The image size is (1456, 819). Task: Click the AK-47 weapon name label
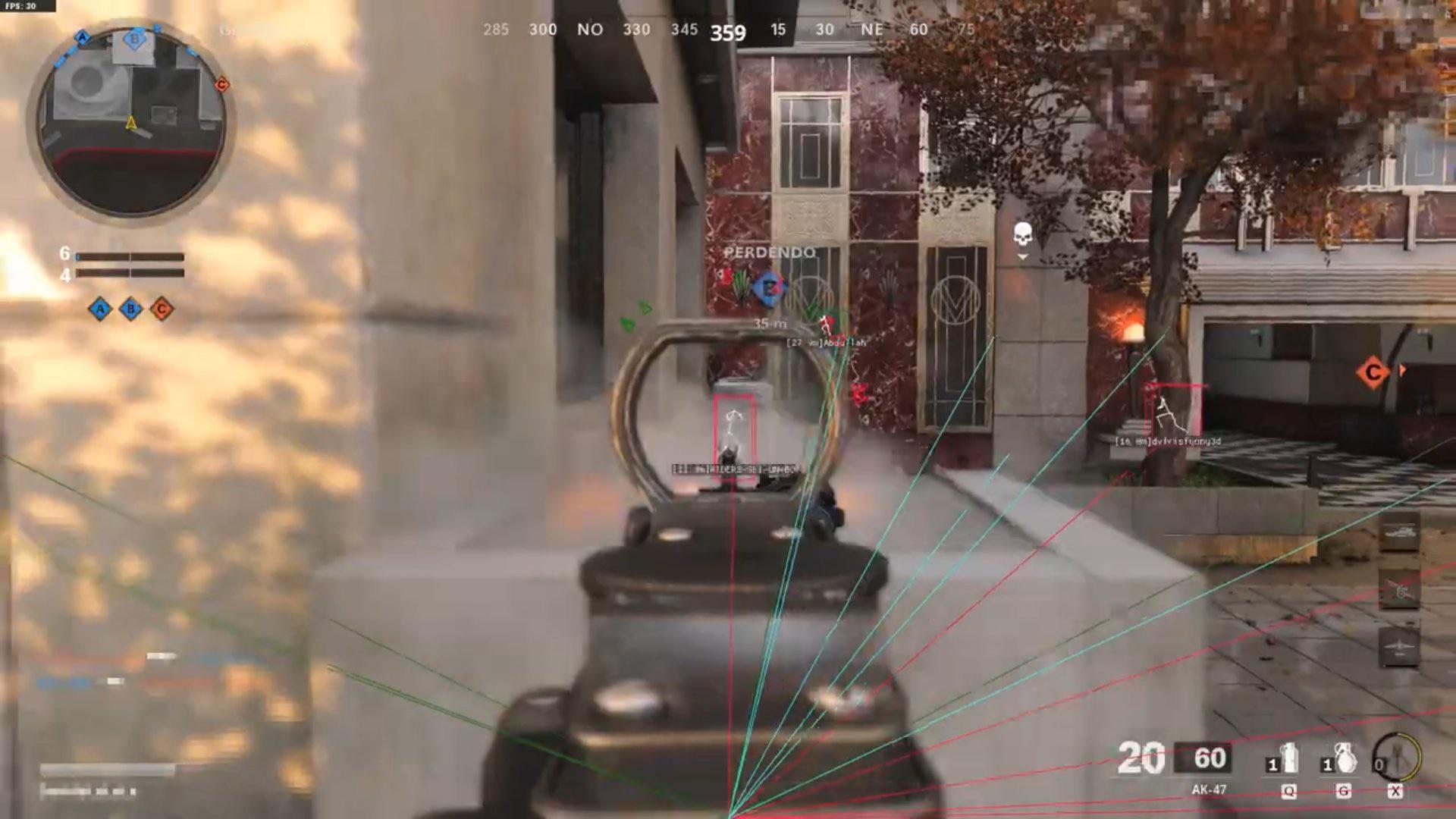[x=1209, y=789]
